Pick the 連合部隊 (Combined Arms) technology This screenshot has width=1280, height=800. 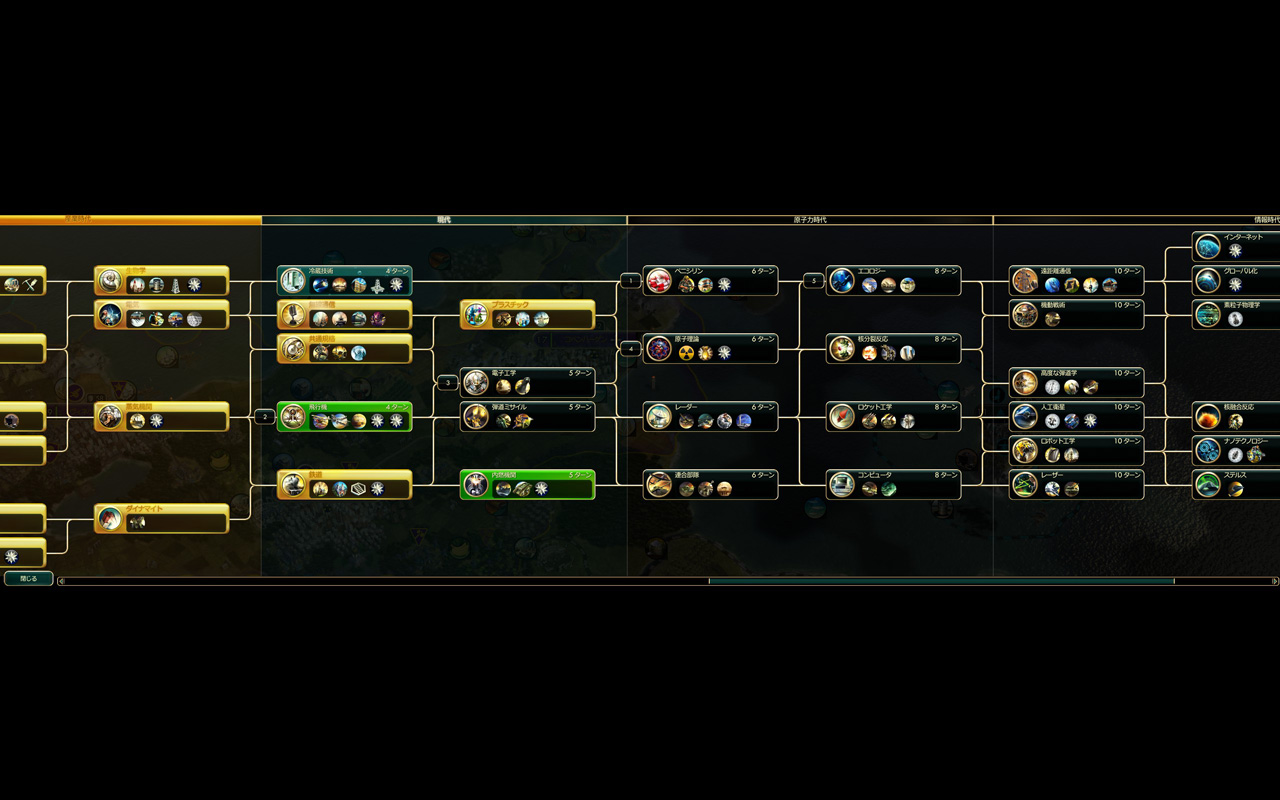pyautogui.click(x=710, y=484)
